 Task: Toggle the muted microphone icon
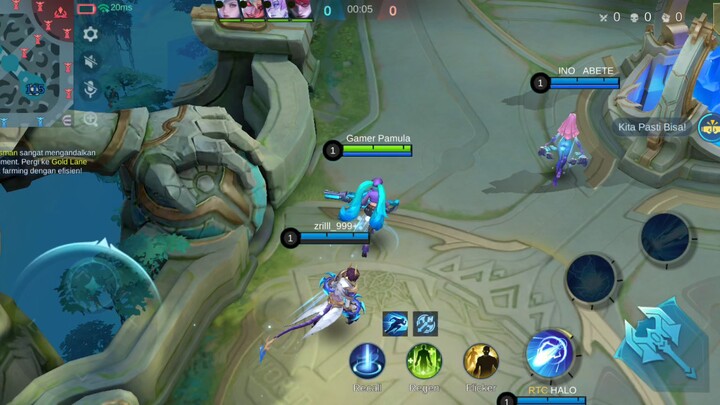[x=91, y=90]
